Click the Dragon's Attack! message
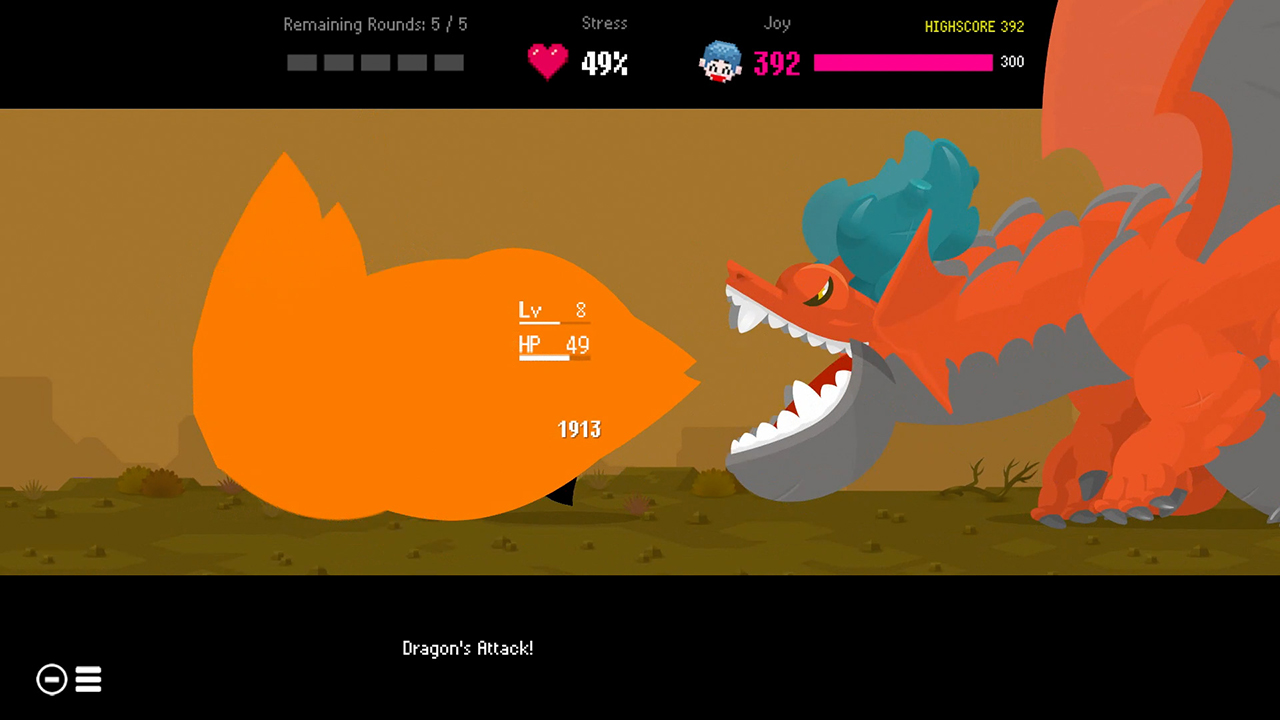This screenshot has height=720, width=1280. [467, 648]
